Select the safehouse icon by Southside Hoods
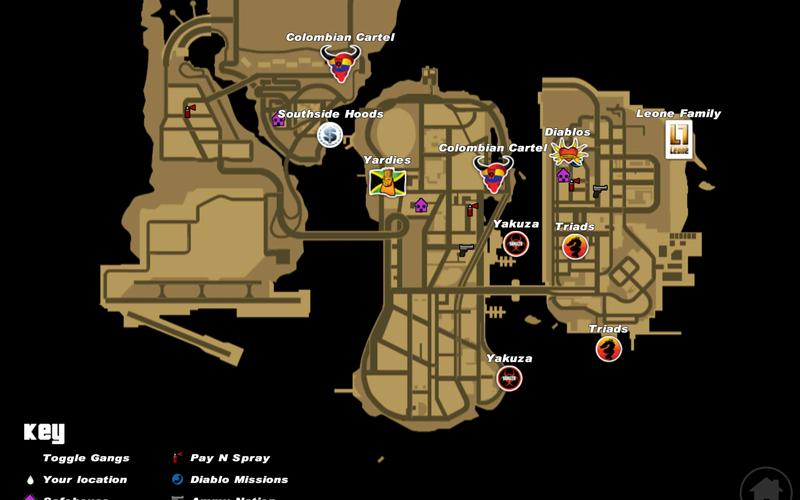800x500 pixels. coord(278,120)
